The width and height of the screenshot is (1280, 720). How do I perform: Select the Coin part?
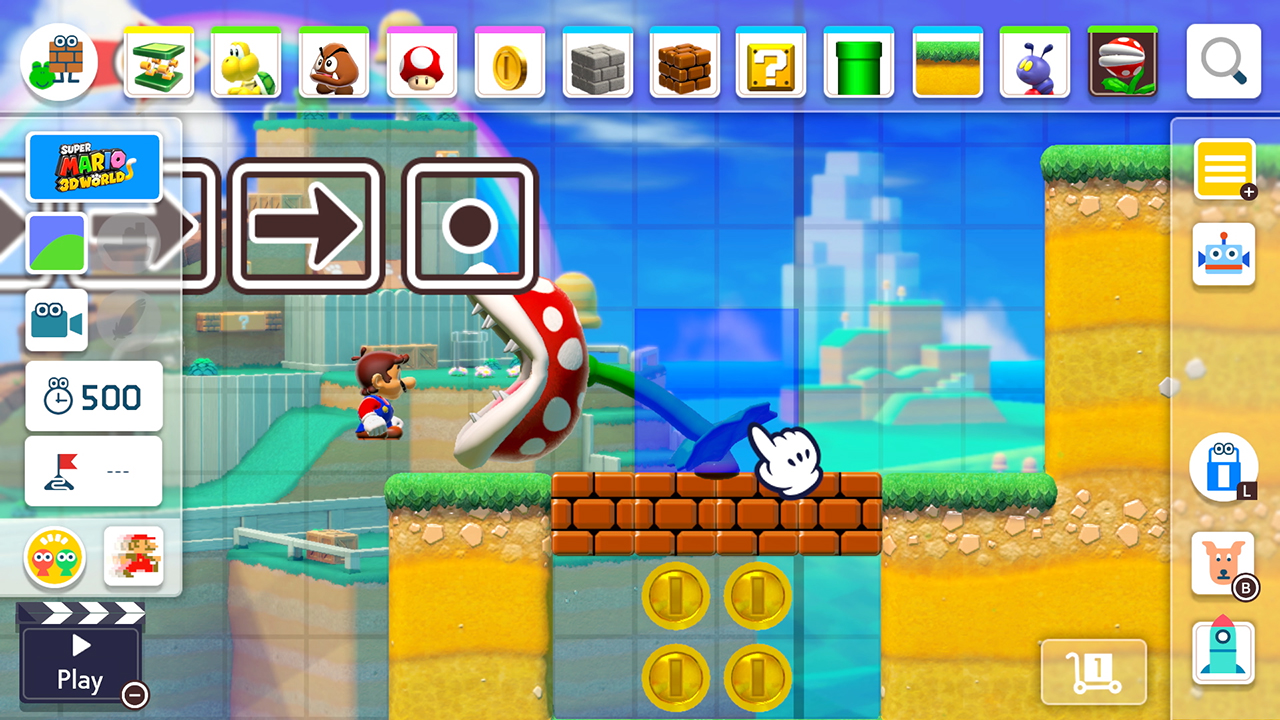[x=508, y=62]
